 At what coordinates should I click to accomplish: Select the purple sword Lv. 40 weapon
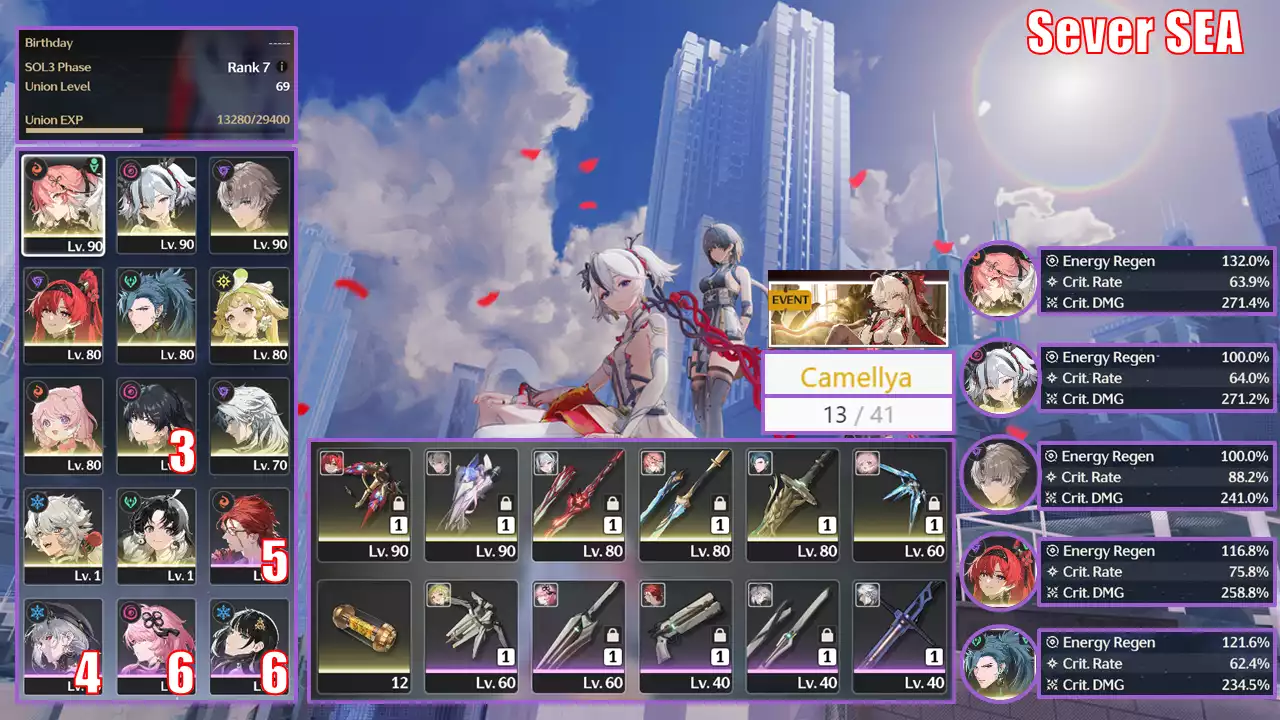point(899,637)
